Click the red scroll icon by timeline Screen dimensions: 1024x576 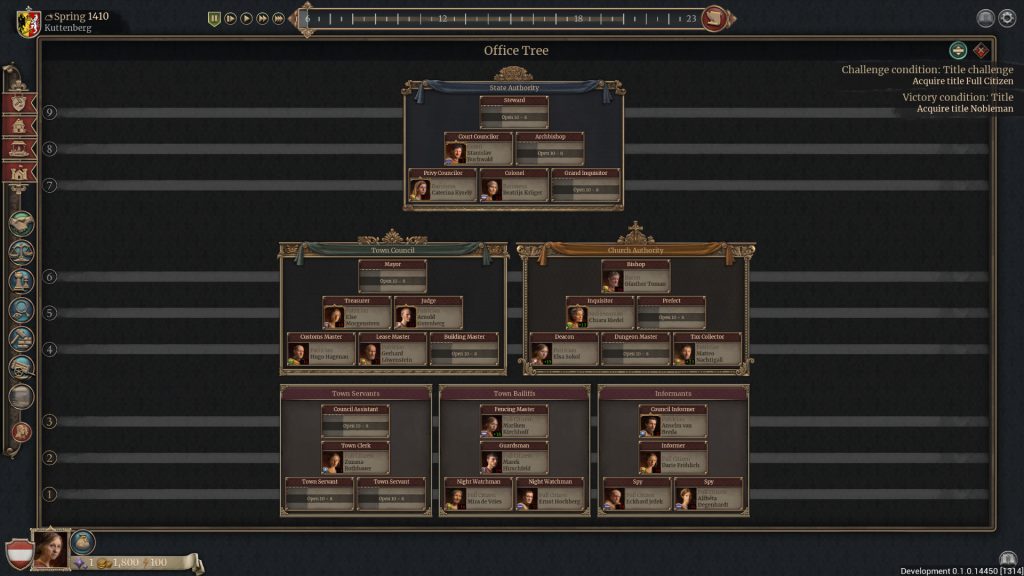(713, 18)
